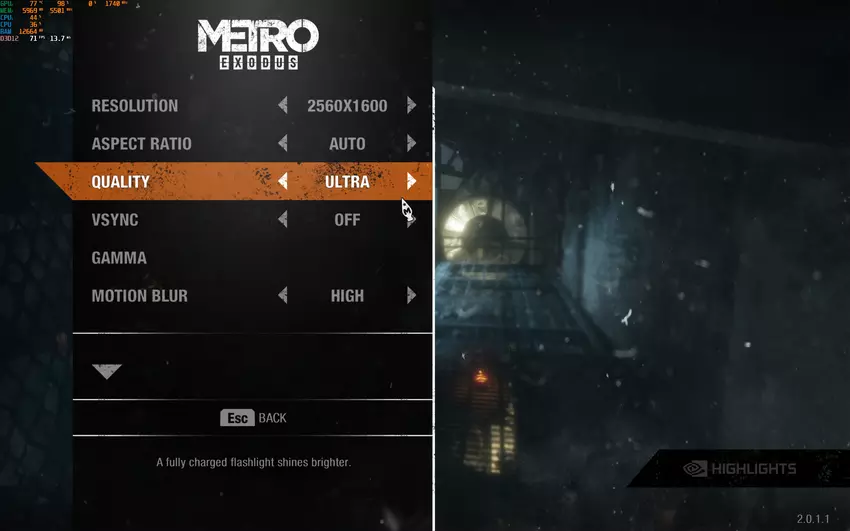Lower the Quality preset with left arrow
The width and height of the screenshot is (850, 531).
coord(283,182)
